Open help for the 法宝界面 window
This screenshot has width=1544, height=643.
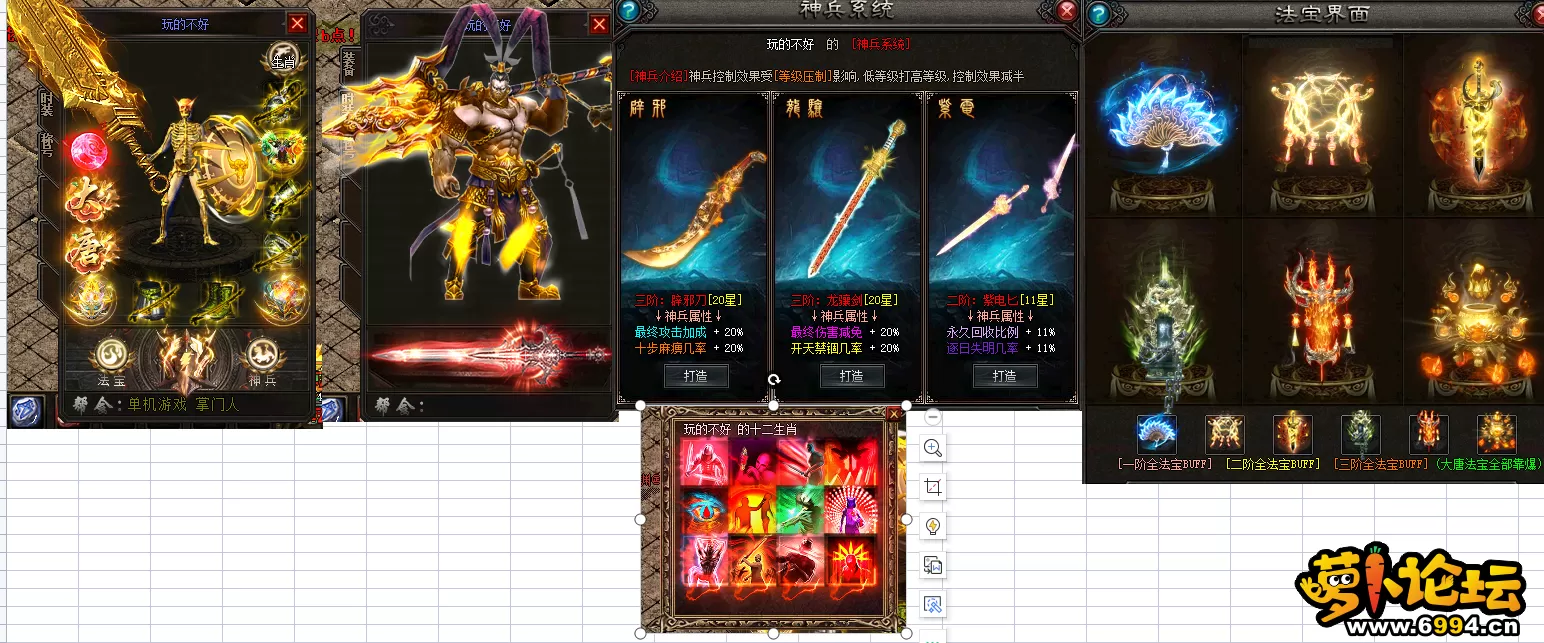click(x=1098, y=14)
